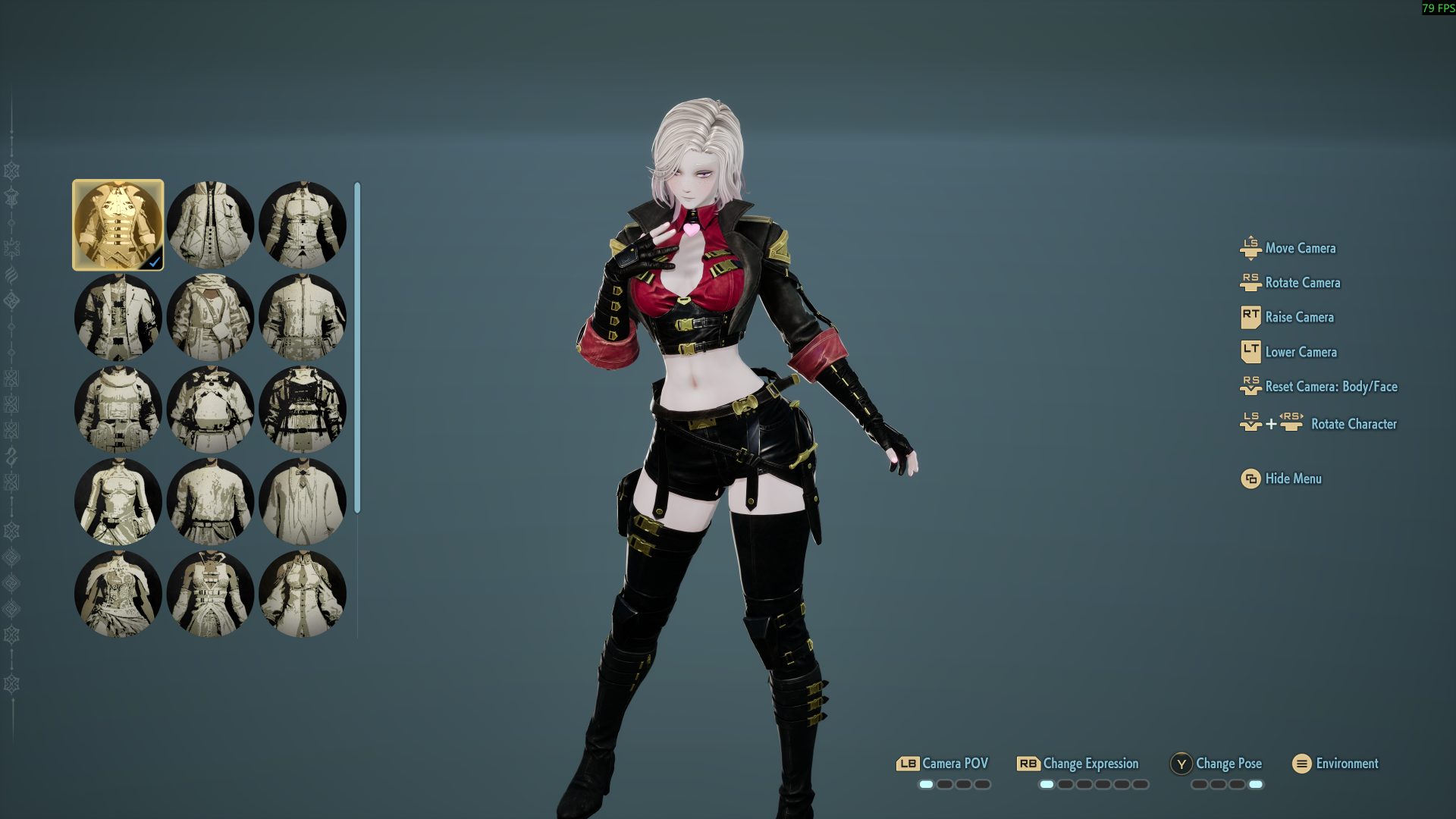The height and width of the screenshot is (819, 1456).
Task: Select the gold-highlighted checked outfit
Action: [118, 225]
